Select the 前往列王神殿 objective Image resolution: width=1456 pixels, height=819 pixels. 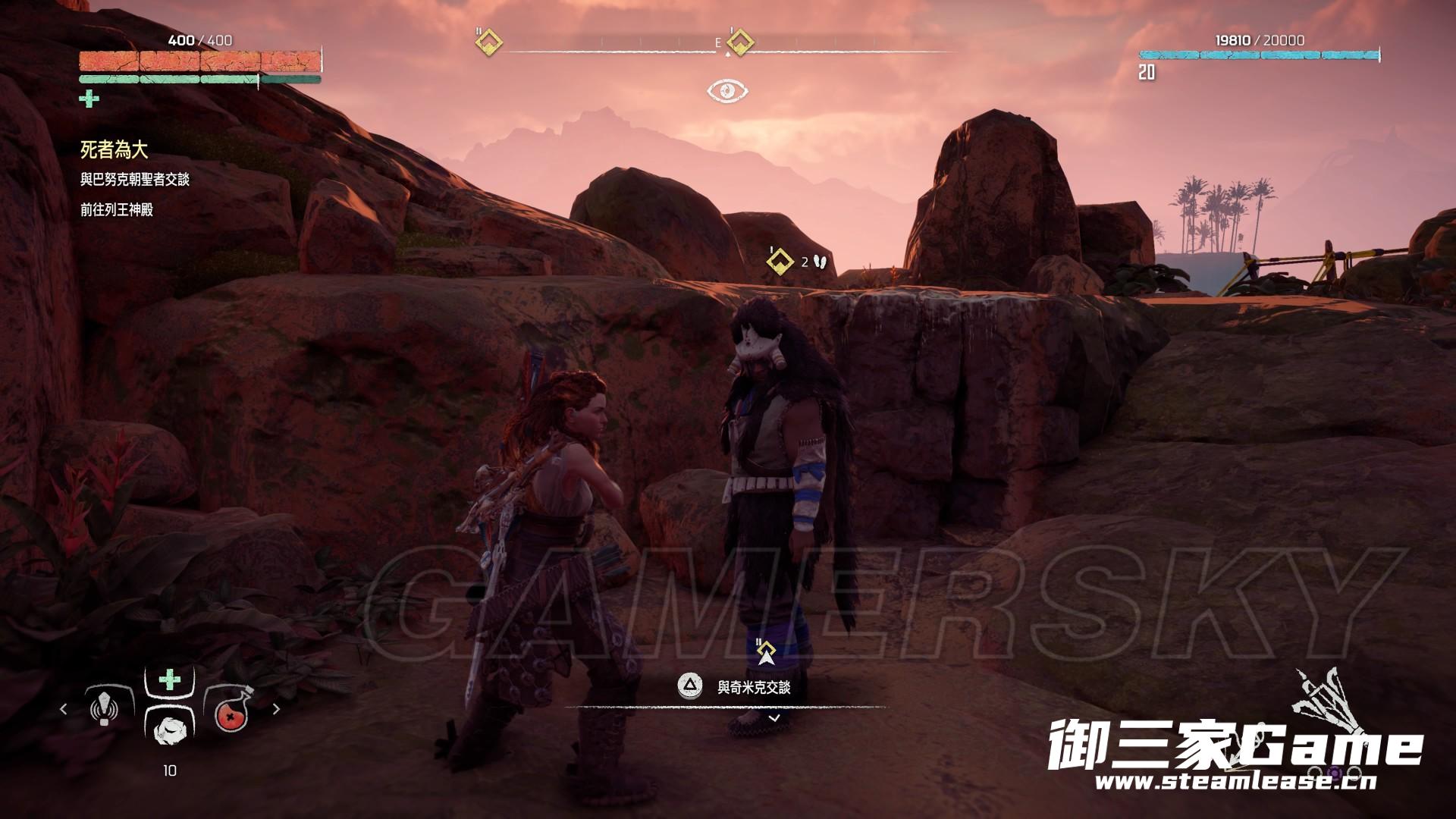tap(117, 210)
